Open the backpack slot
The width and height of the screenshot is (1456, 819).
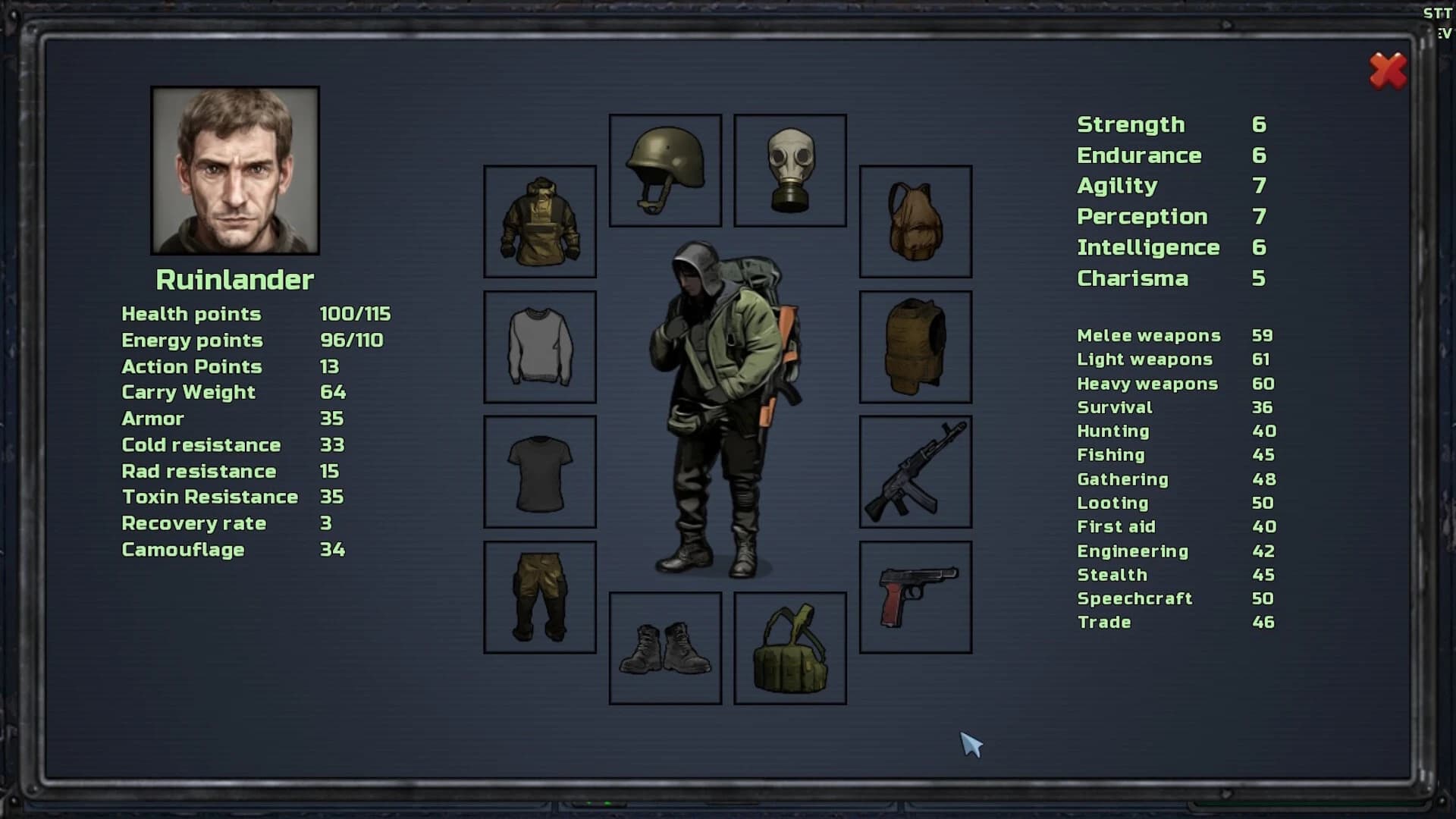coord(916,221)
